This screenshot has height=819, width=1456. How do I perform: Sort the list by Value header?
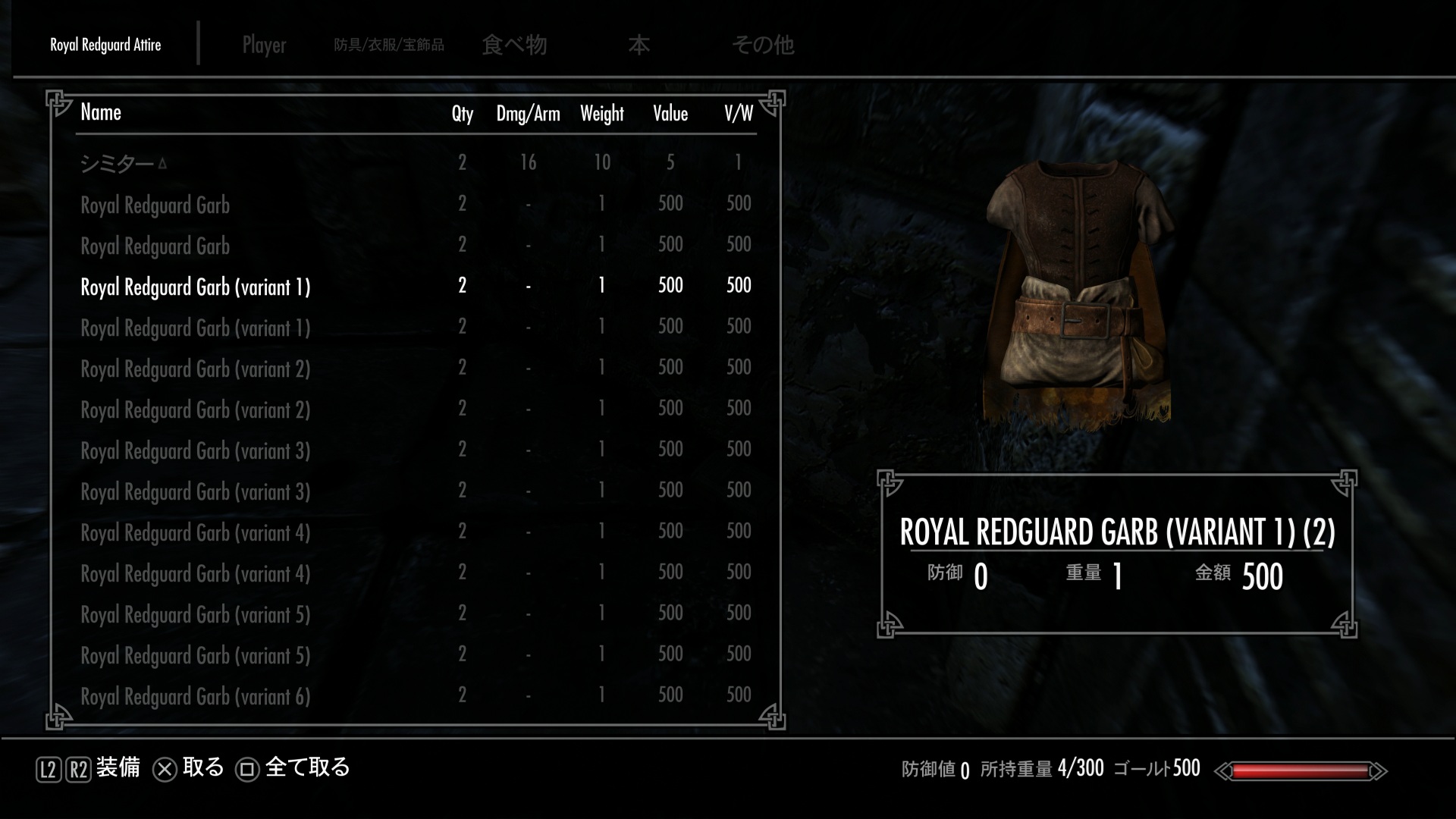point(670,114)
